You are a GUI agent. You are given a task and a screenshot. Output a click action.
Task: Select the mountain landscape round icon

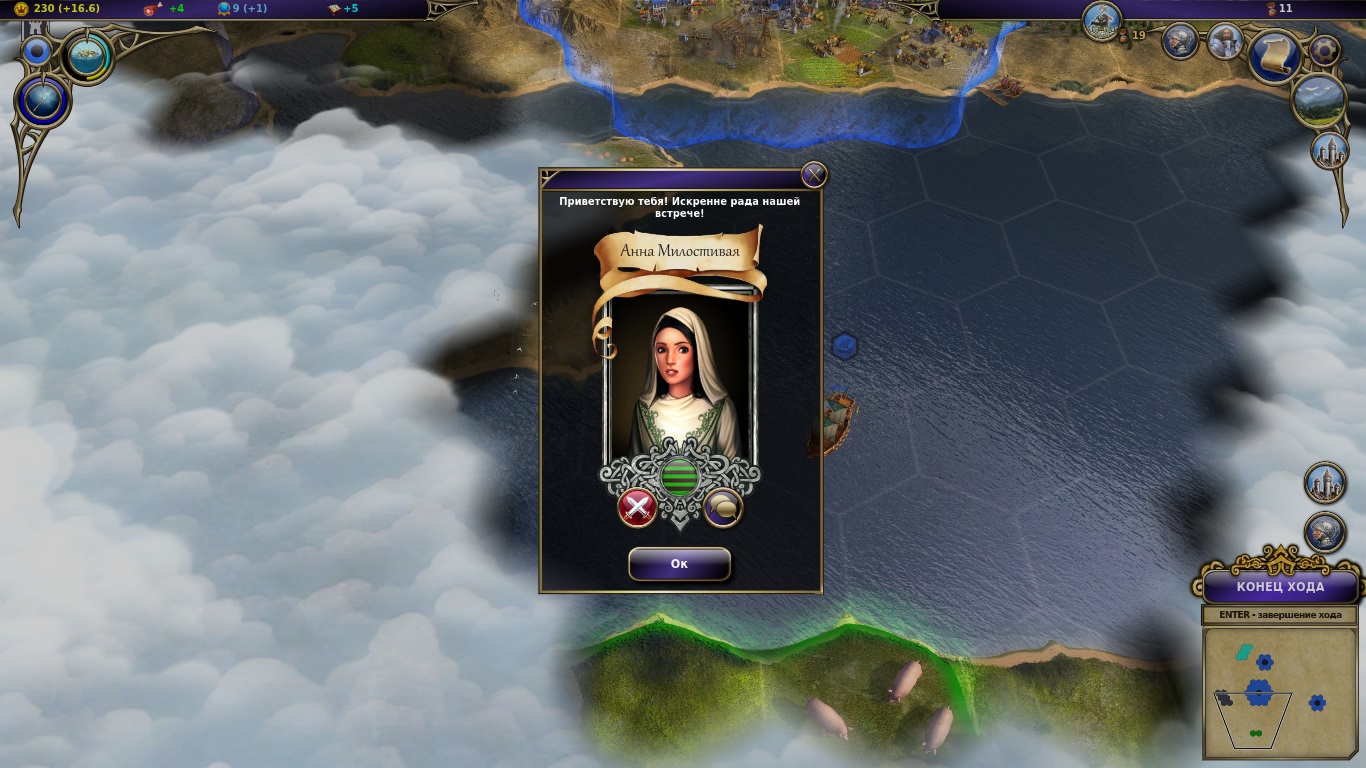pyautogui.click(x=1318, y=100)
